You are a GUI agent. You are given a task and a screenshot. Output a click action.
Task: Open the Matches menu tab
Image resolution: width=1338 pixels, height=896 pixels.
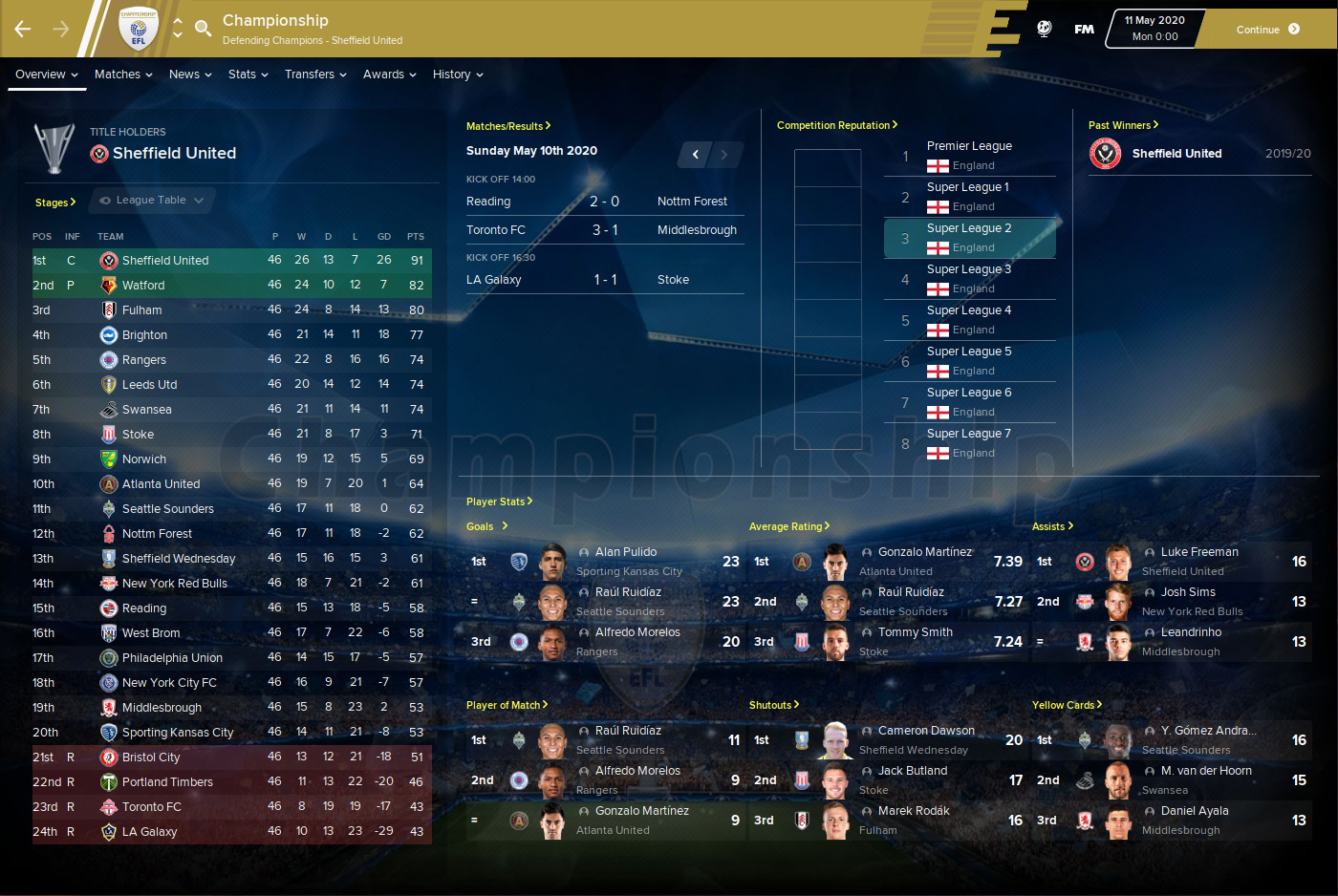(123, 75)
